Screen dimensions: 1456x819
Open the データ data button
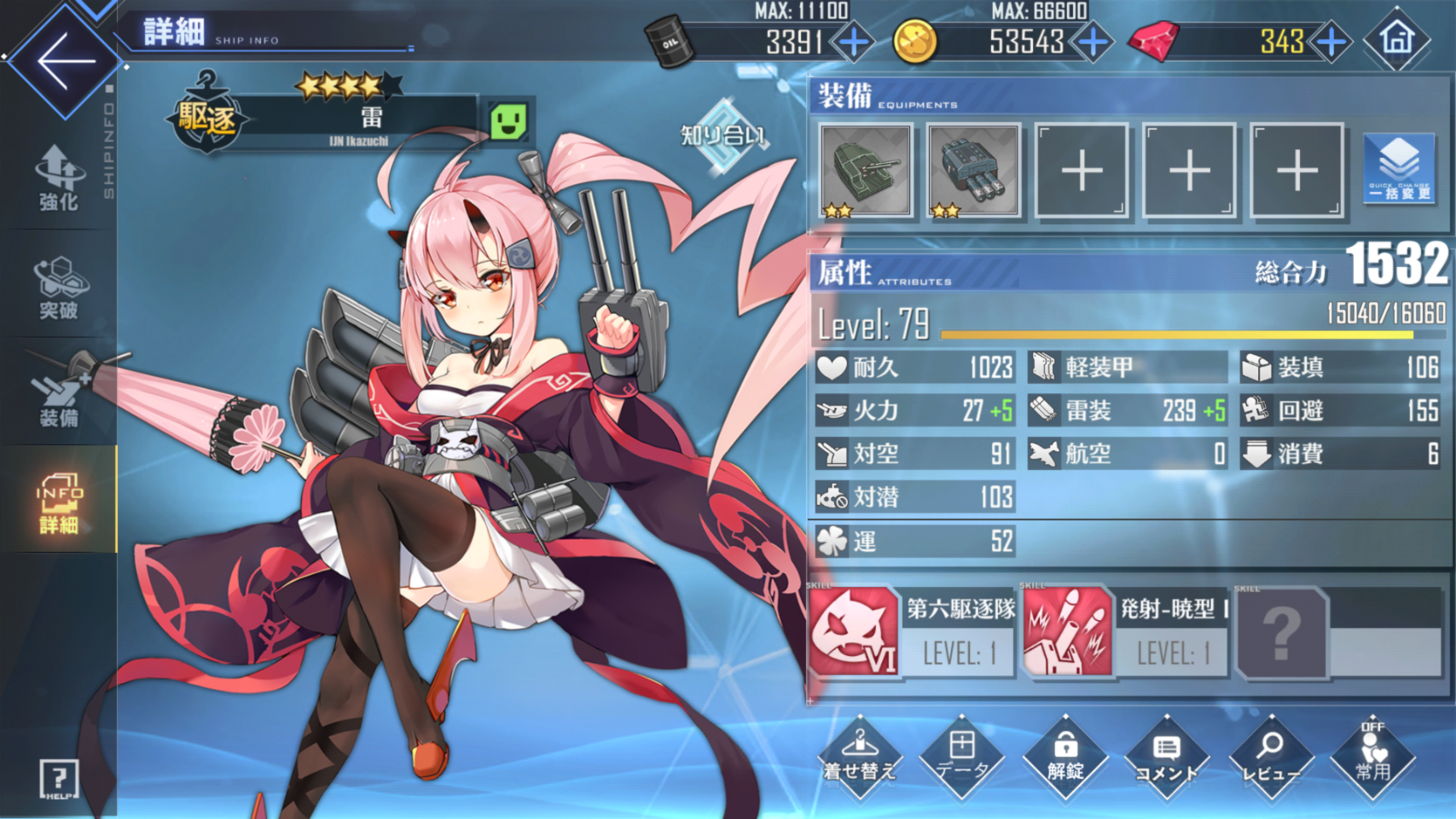(x=962, y=757)
